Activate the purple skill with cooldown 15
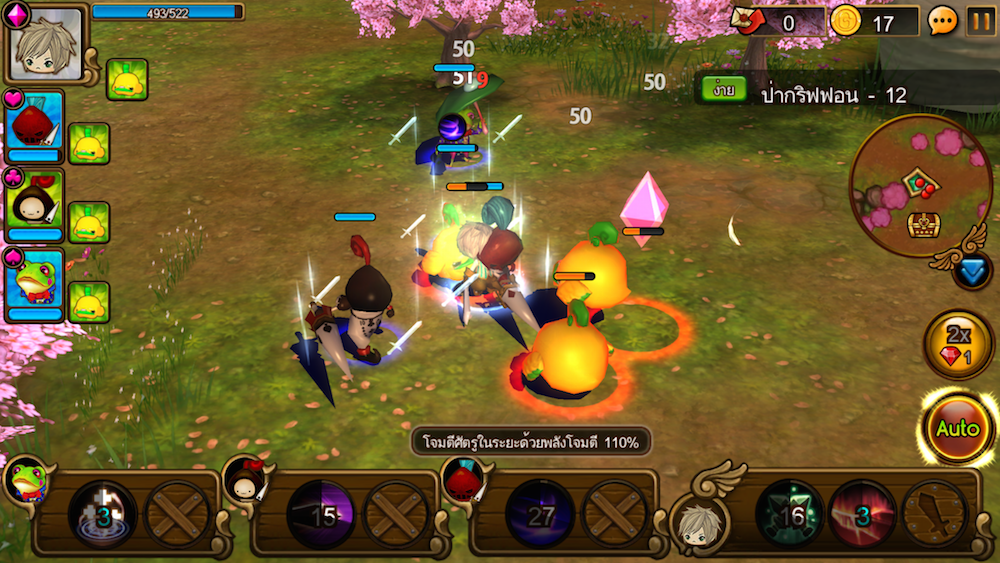 (x=320, y=515)
